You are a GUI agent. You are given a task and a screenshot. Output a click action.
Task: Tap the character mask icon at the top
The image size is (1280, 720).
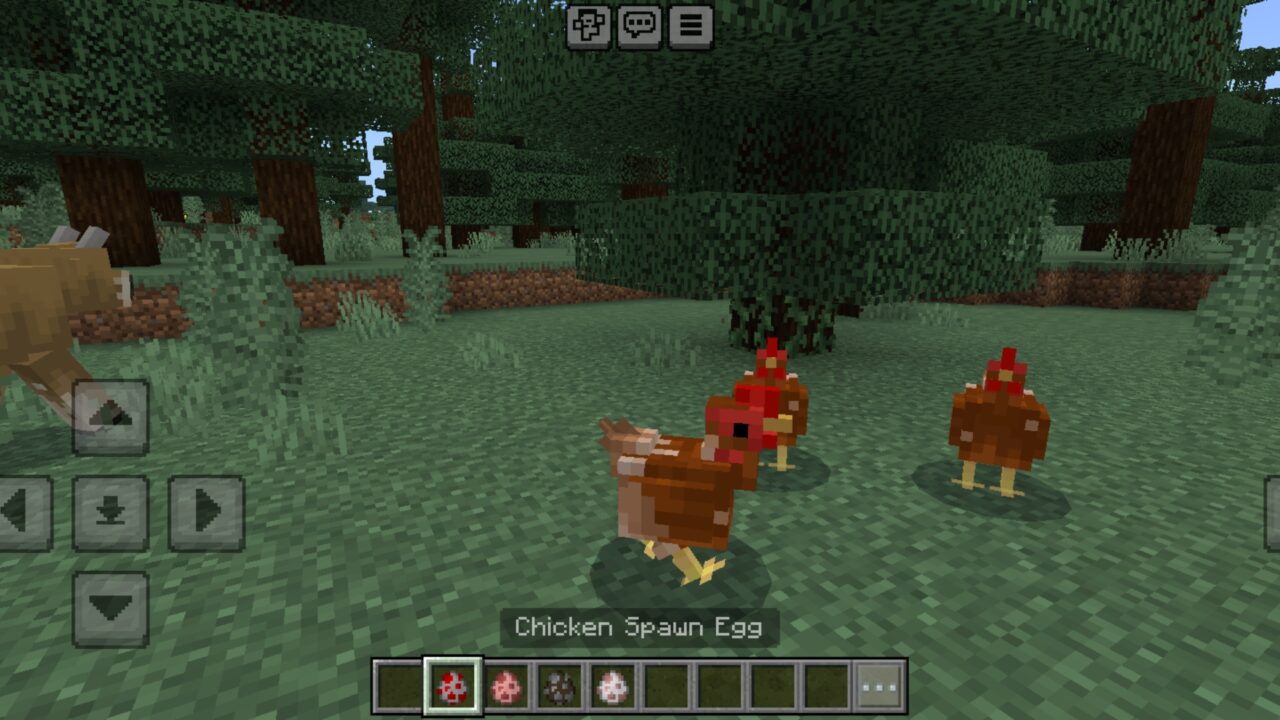click(591, 26)
